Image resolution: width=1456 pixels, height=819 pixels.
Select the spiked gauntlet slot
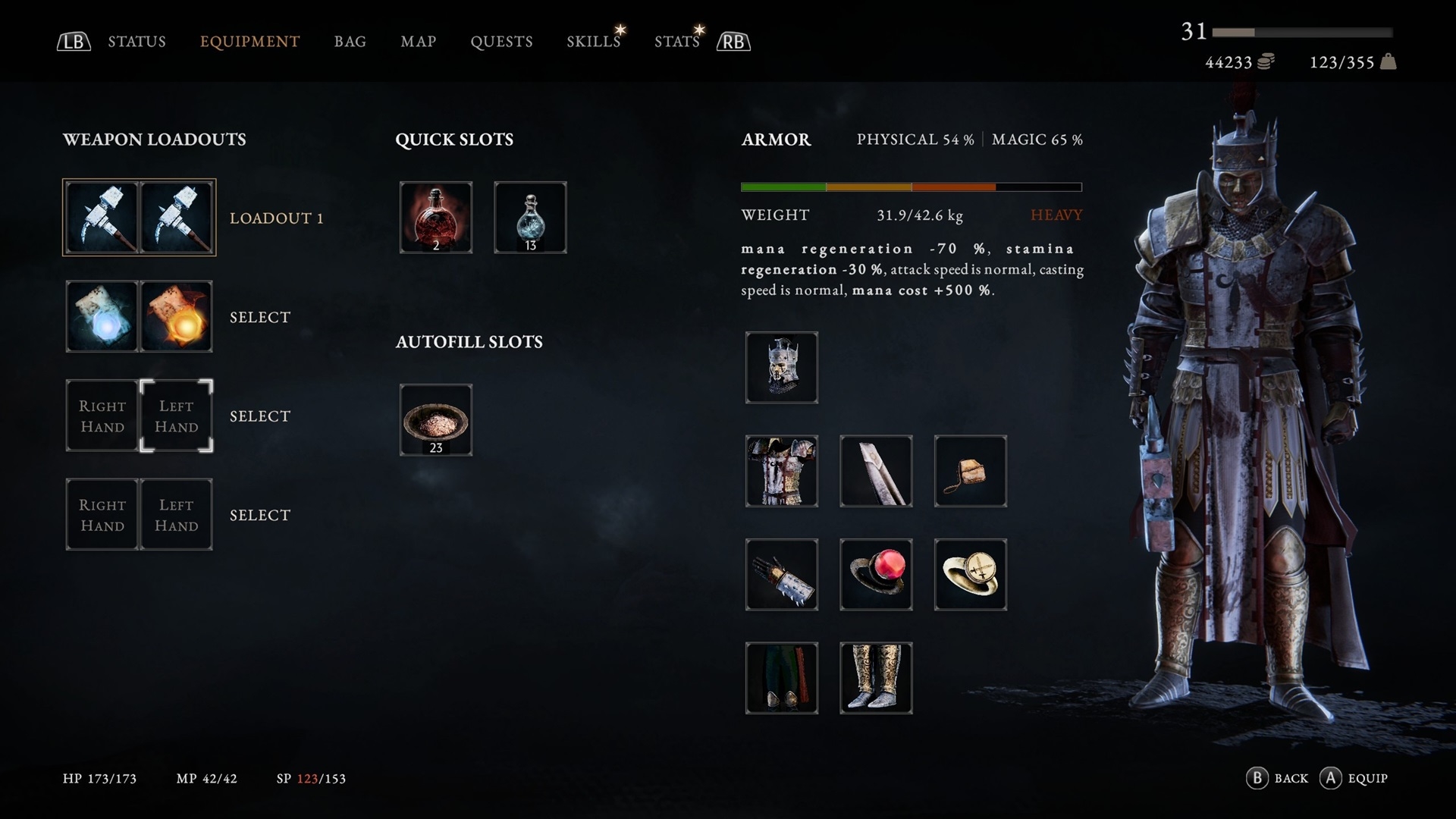pyautogui.click(x=782, y=575)
